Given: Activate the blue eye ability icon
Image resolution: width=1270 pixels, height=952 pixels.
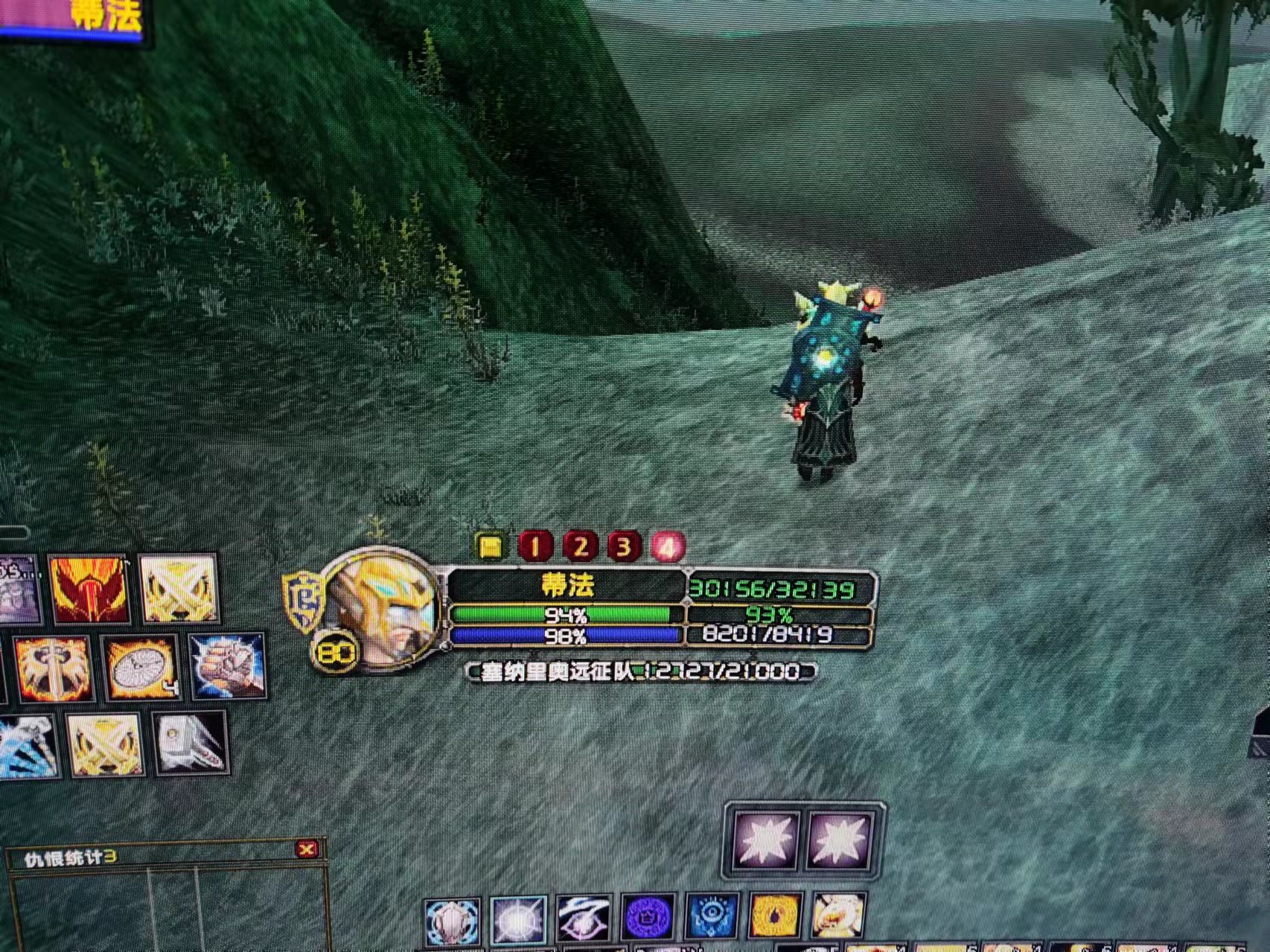Looking at the screenshot, I should 712,917.
